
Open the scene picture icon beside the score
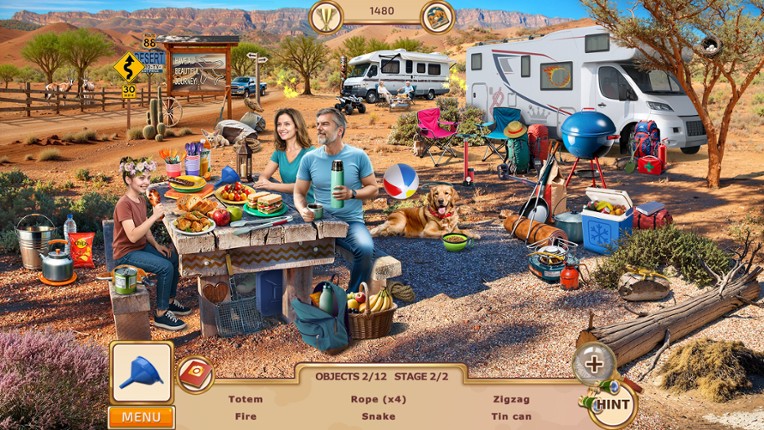[437, 16]
